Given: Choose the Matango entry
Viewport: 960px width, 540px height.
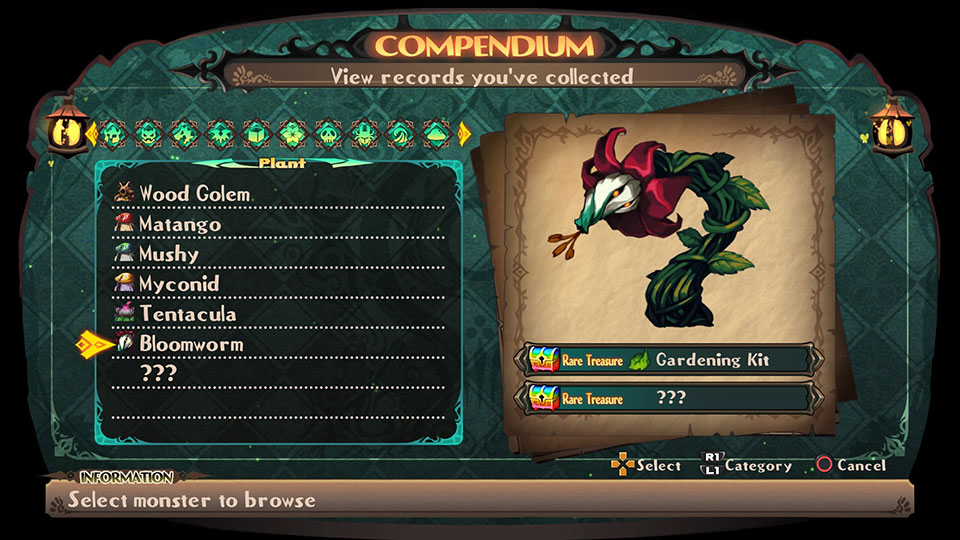Looking at the screenshot, I should coord(180,224).
